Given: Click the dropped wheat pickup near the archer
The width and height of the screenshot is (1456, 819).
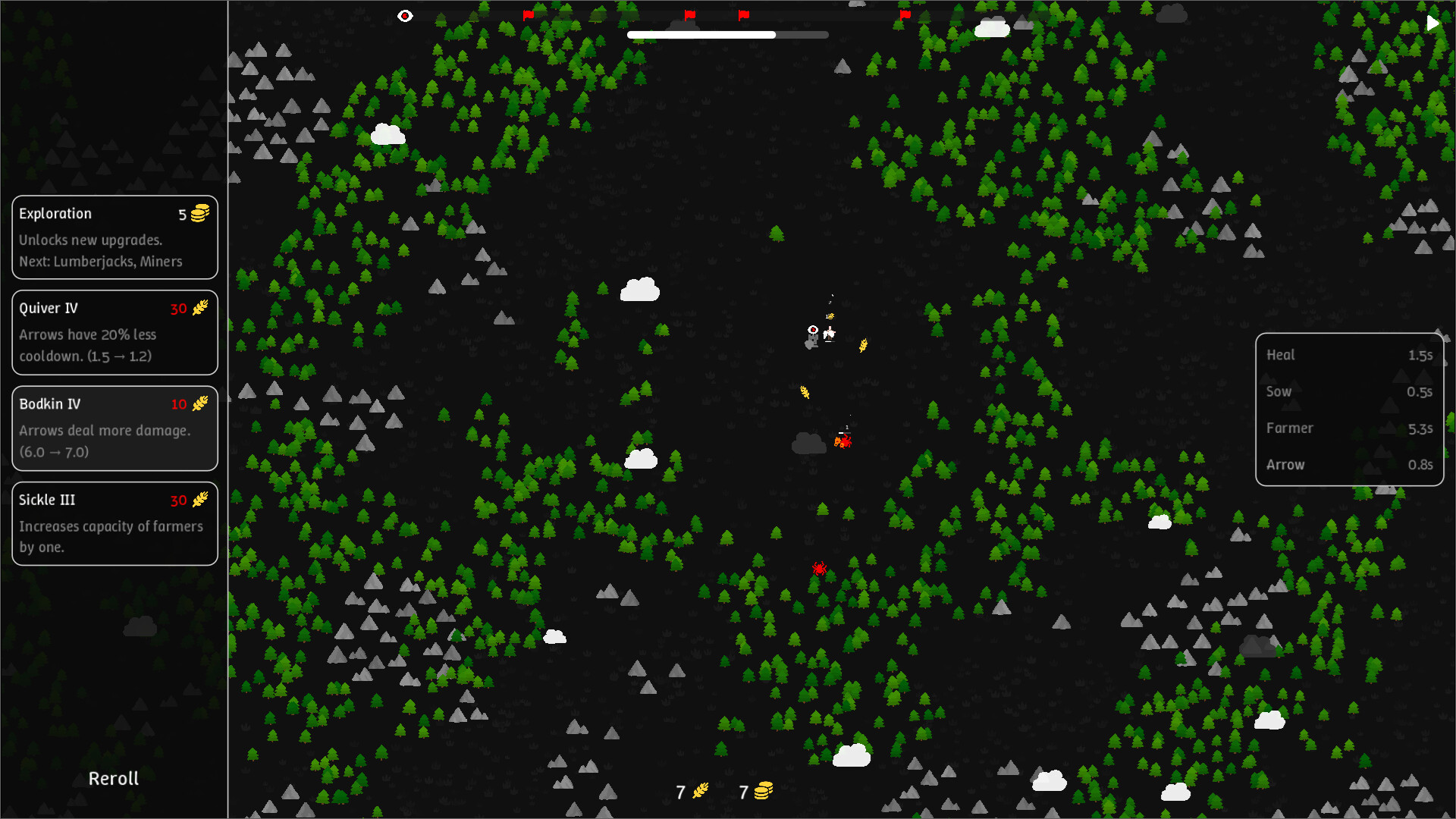Looking at the screenshot, I should [863, 344].
